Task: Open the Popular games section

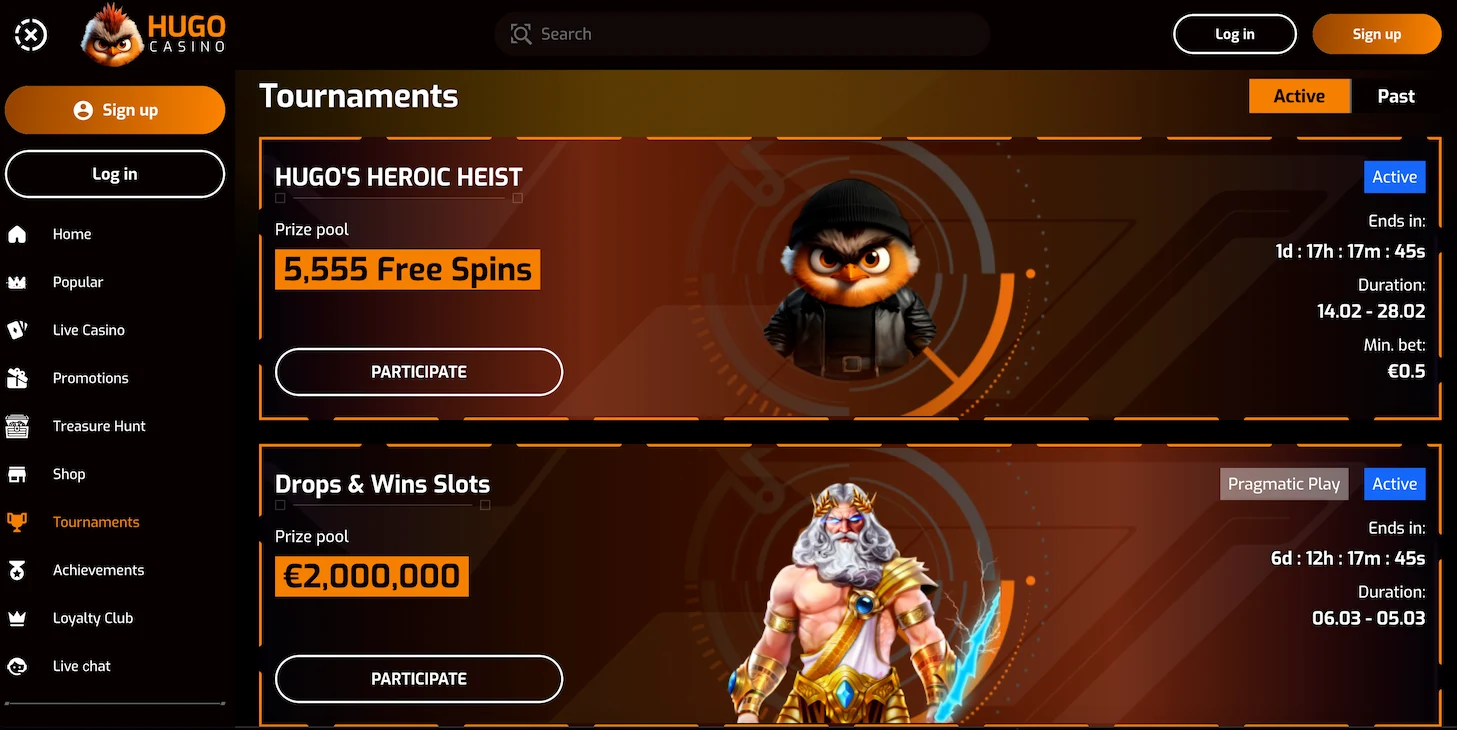Action: (x=78, y=281)
